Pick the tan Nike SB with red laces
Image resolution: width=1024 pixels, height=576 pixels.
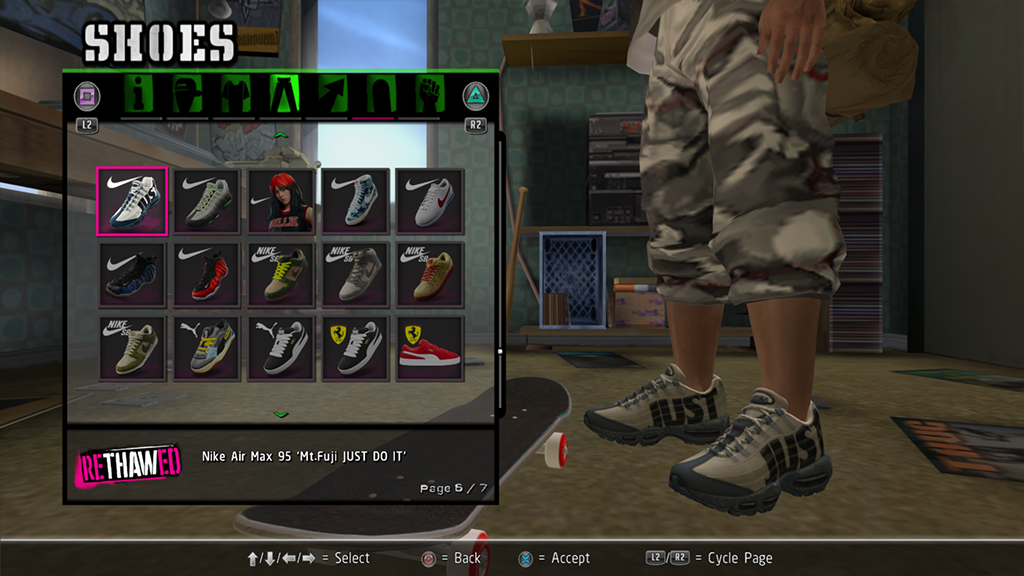pos(430,275)
